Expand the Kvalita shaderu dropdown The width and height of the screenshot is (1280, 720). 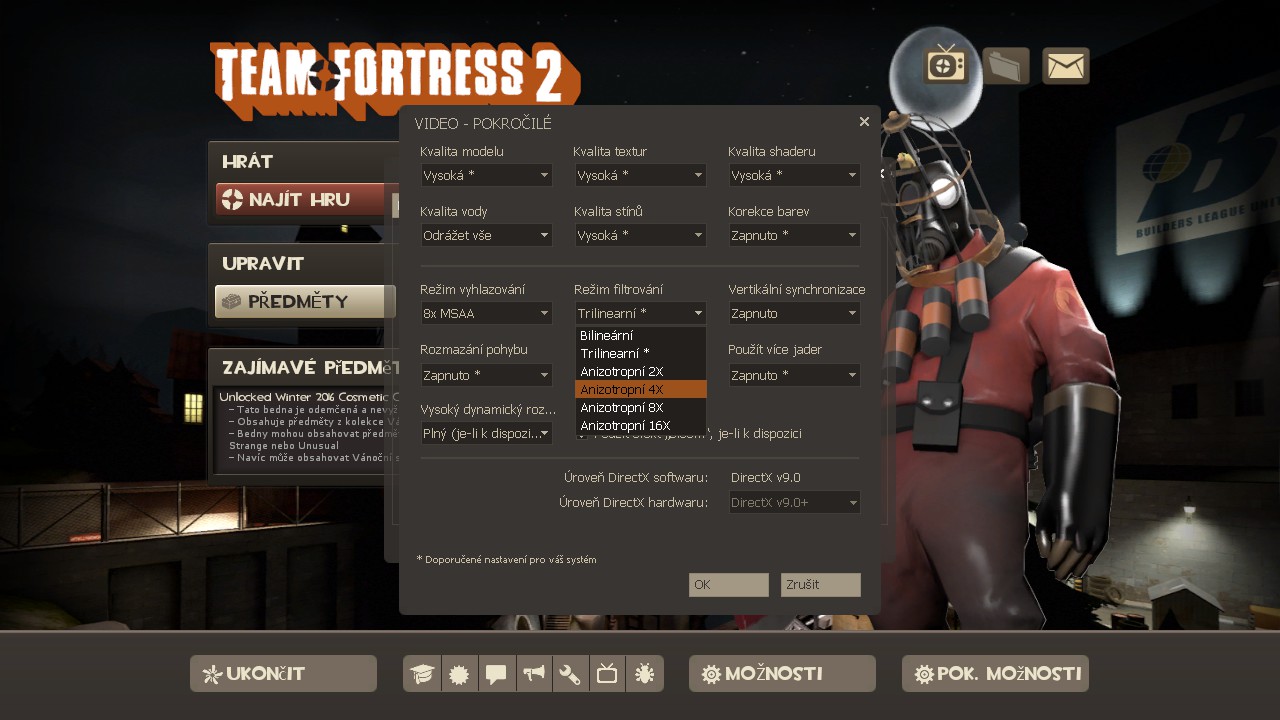click(x=794, y=176)
